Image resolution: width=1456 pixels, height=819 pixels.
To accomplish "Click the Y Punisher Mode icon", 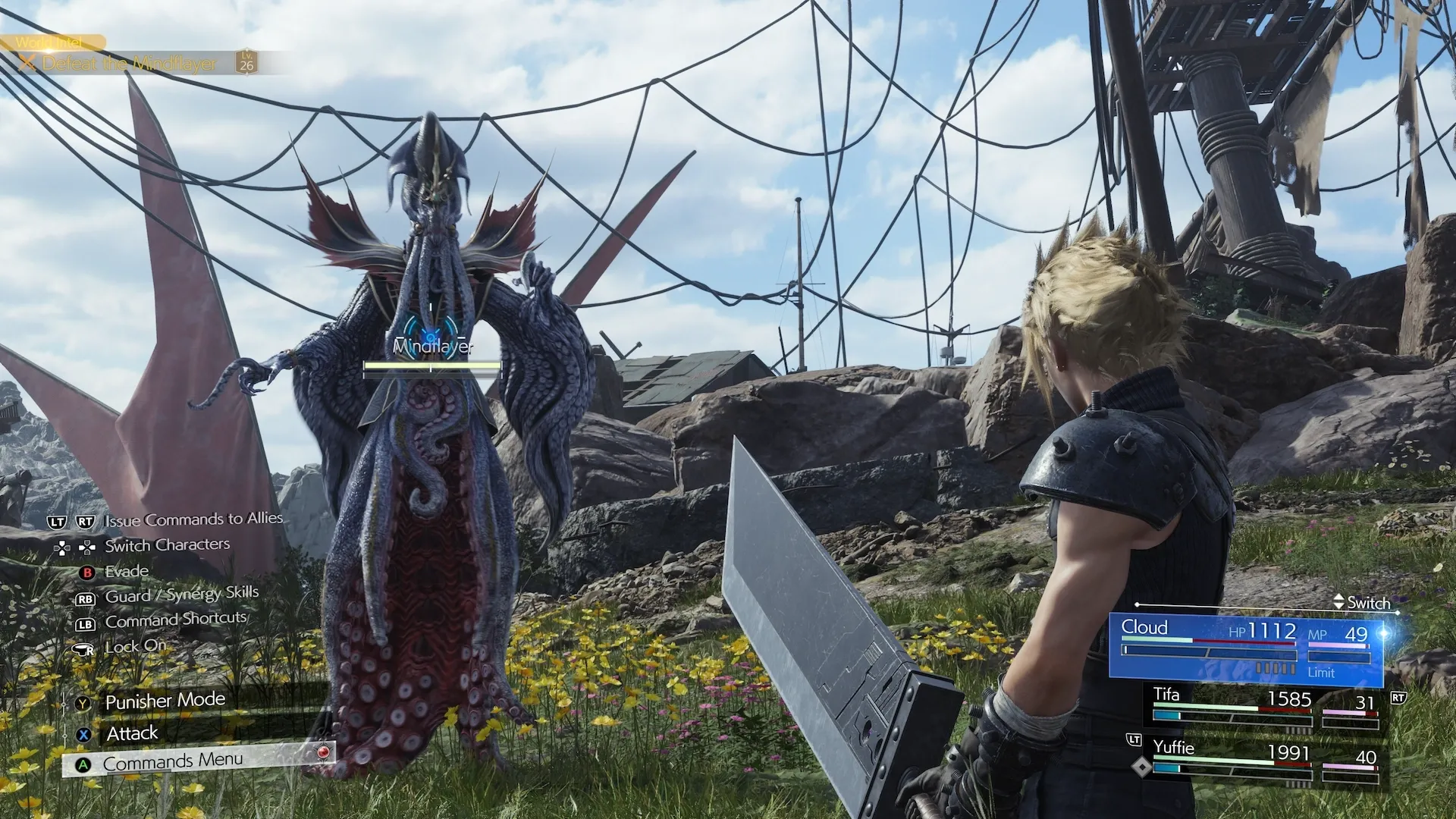I will [82, 703].
